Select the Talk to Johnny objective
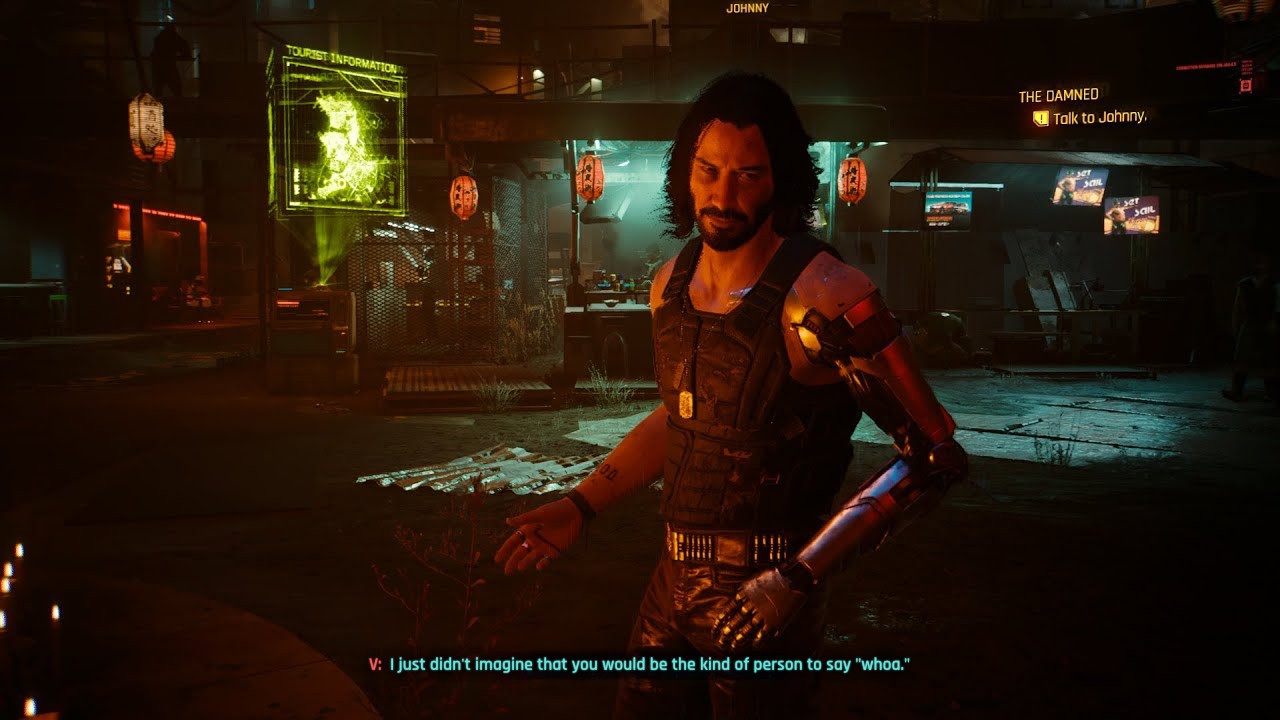The width and height of the screenshot is (1280, 720). tap(1099, 118)
